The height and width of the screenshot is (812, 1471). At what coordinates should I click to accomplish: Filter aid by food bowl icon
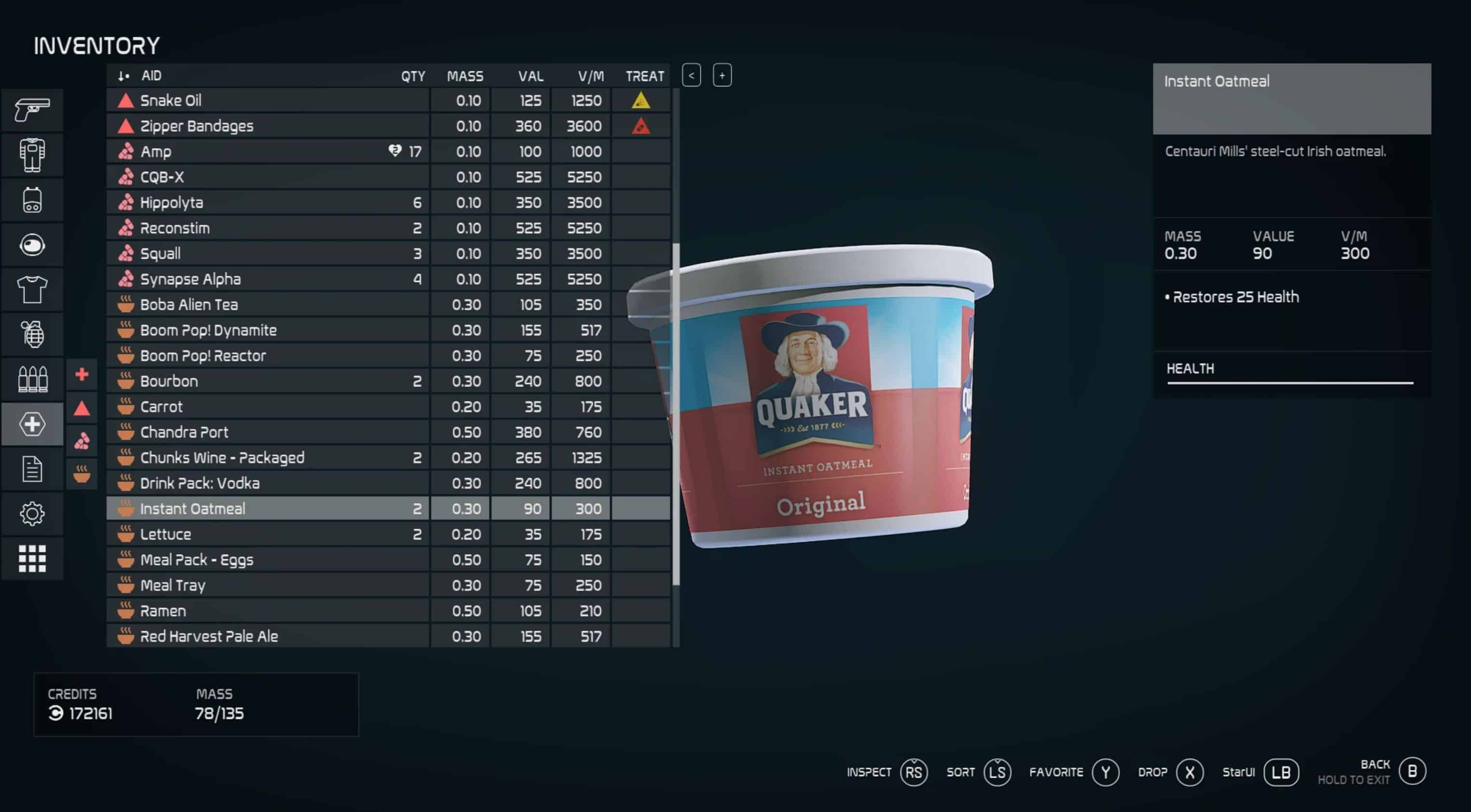tap(82, 474)
